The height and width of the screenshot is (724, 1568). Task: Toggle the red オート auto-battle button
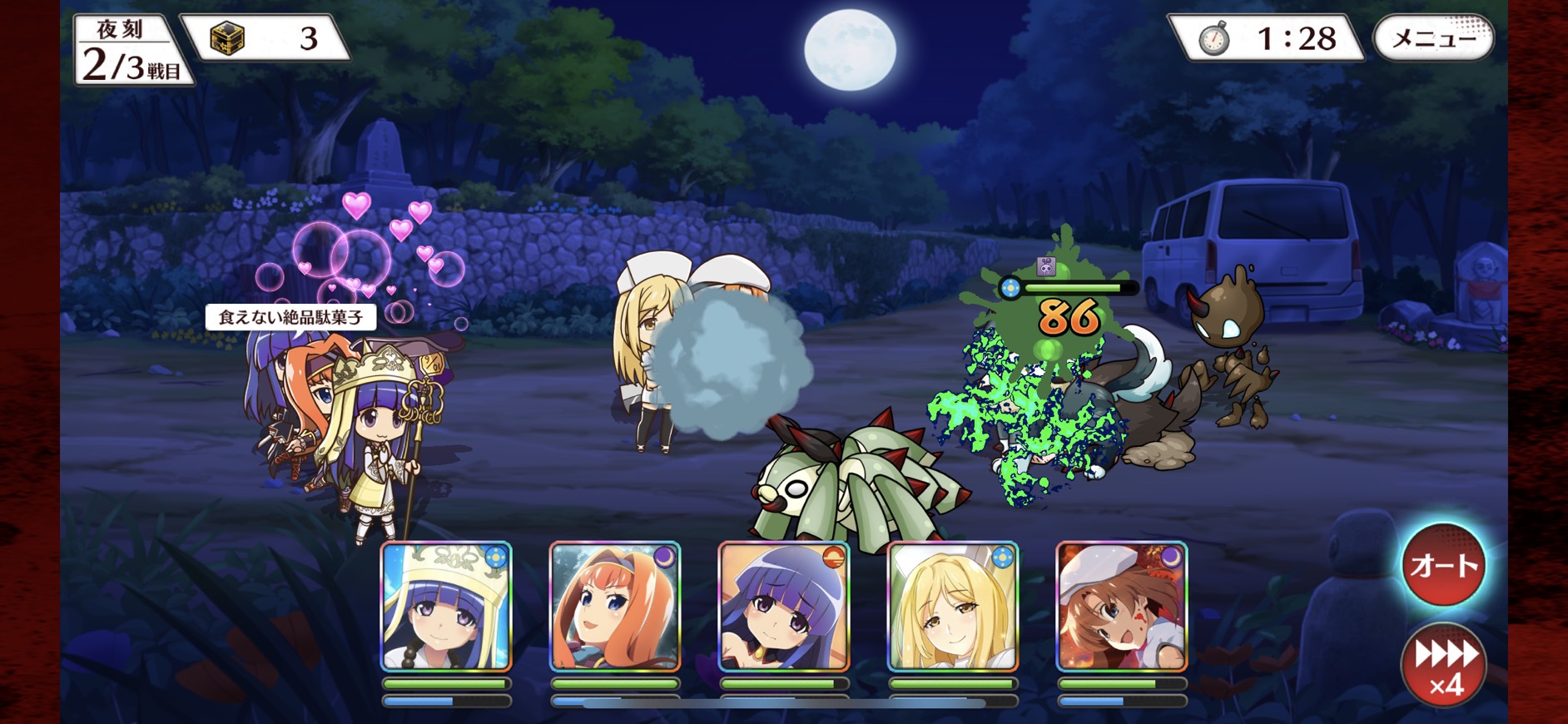coord(1443,566)
